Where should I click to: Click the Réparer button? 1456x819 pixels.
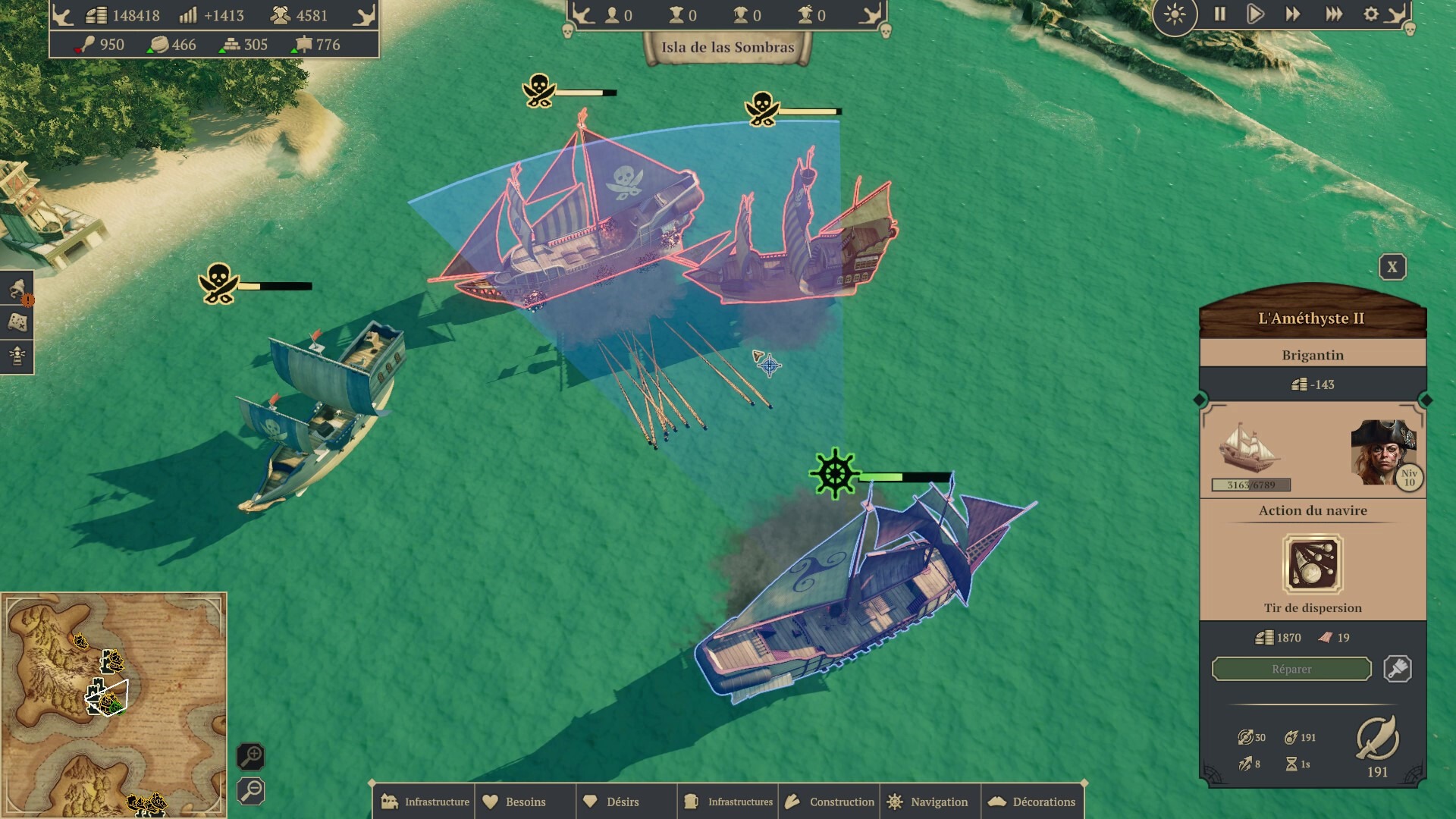(1291, 669)
